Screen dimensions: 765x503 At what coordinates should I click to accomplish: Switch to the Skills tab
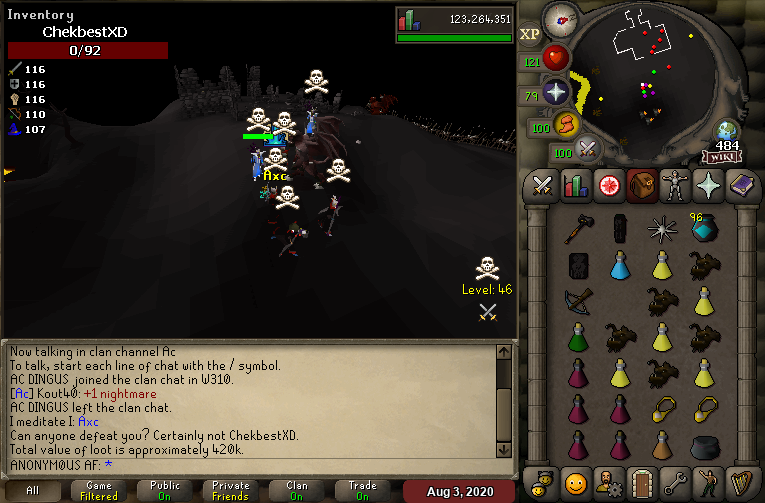point(576,186)
